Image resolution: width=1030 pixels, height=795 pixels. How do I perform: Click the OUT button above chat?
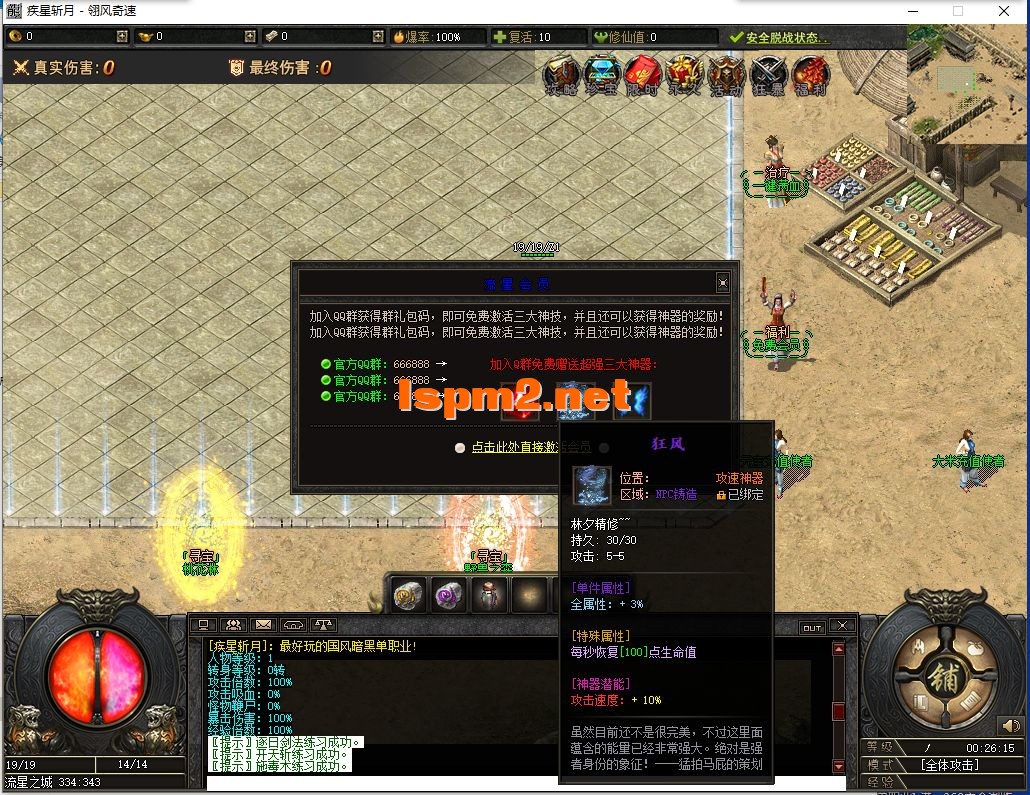pyautogui.click(x=812, y=627)
